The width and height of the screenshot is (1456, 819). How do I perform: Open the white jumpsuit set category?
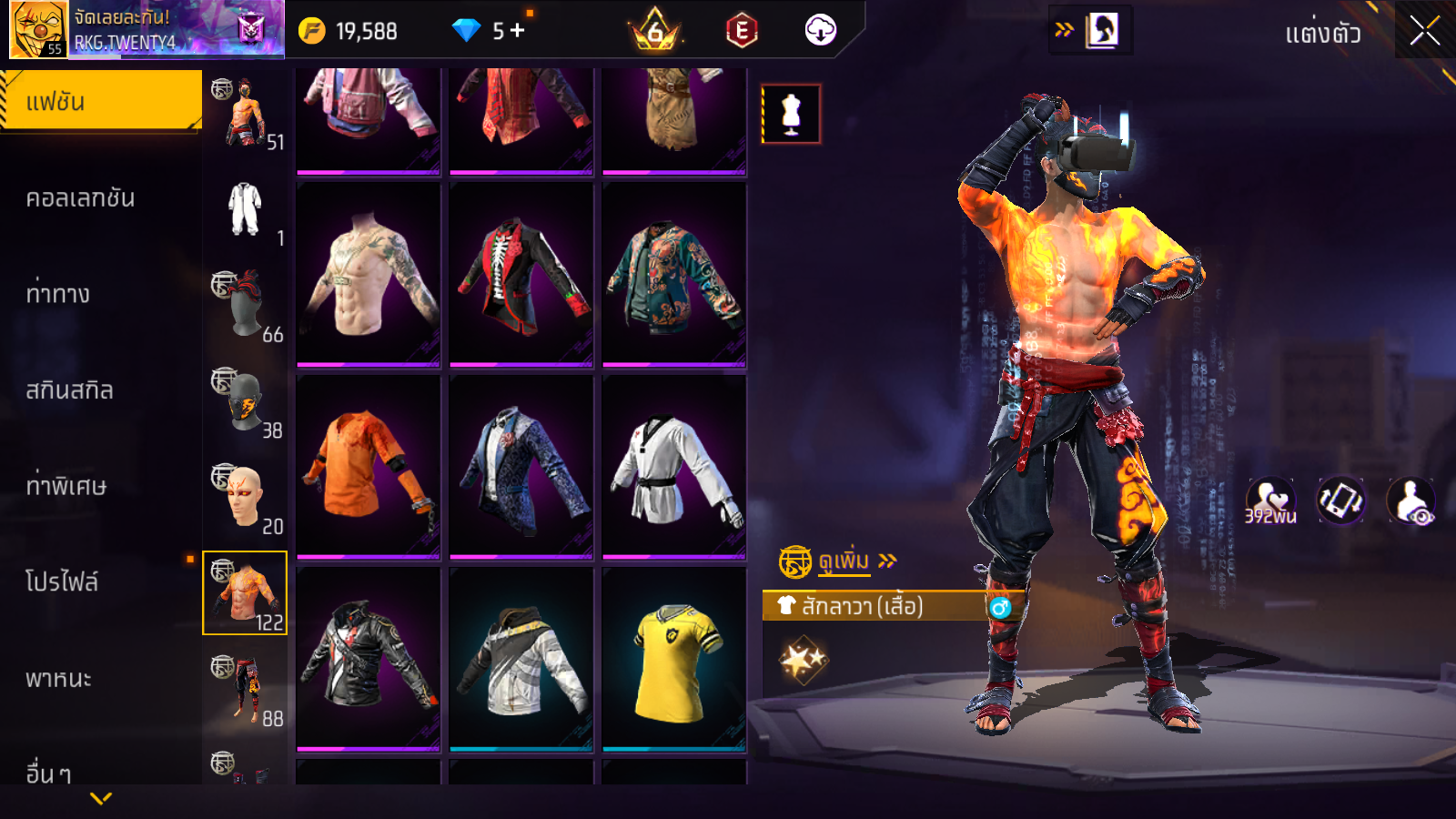[245, 210]
